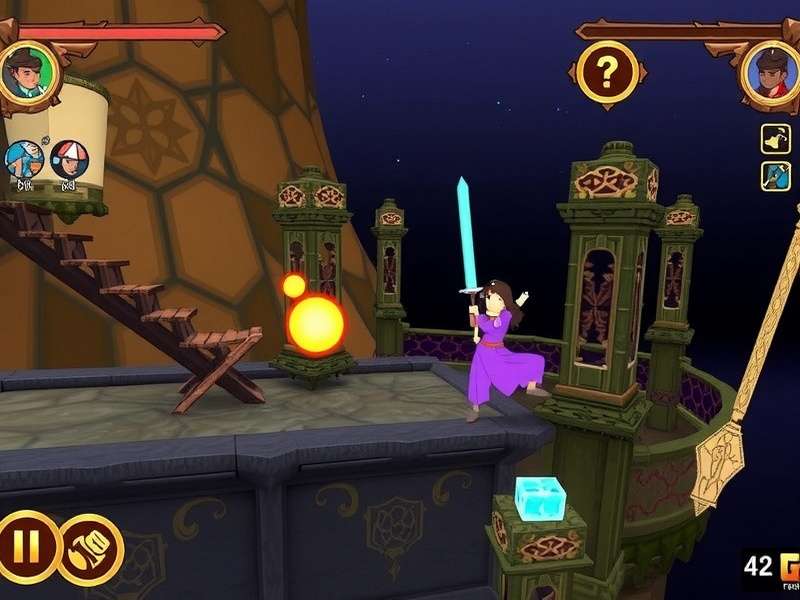Activate the bell item icon
The width and height of the screenshot is (800, 600).
(x=776, y=139)
